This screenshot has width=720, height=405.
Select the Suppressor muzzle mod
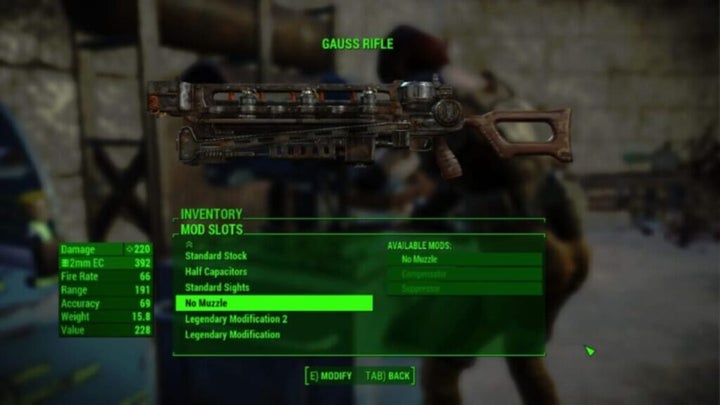pyautogui.click(x=465, y=288)
